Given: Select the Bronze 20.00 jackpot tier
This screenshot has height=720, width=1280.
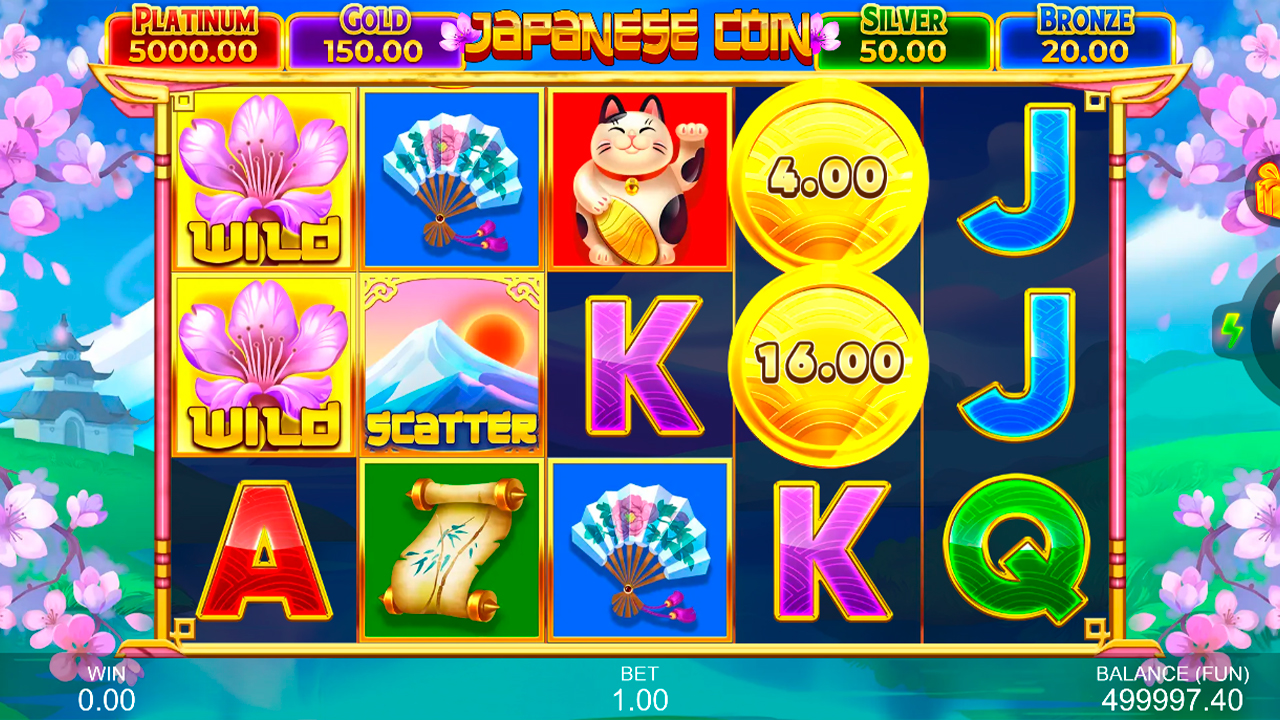Looking at the screenshot, I should coord(1090,30).
